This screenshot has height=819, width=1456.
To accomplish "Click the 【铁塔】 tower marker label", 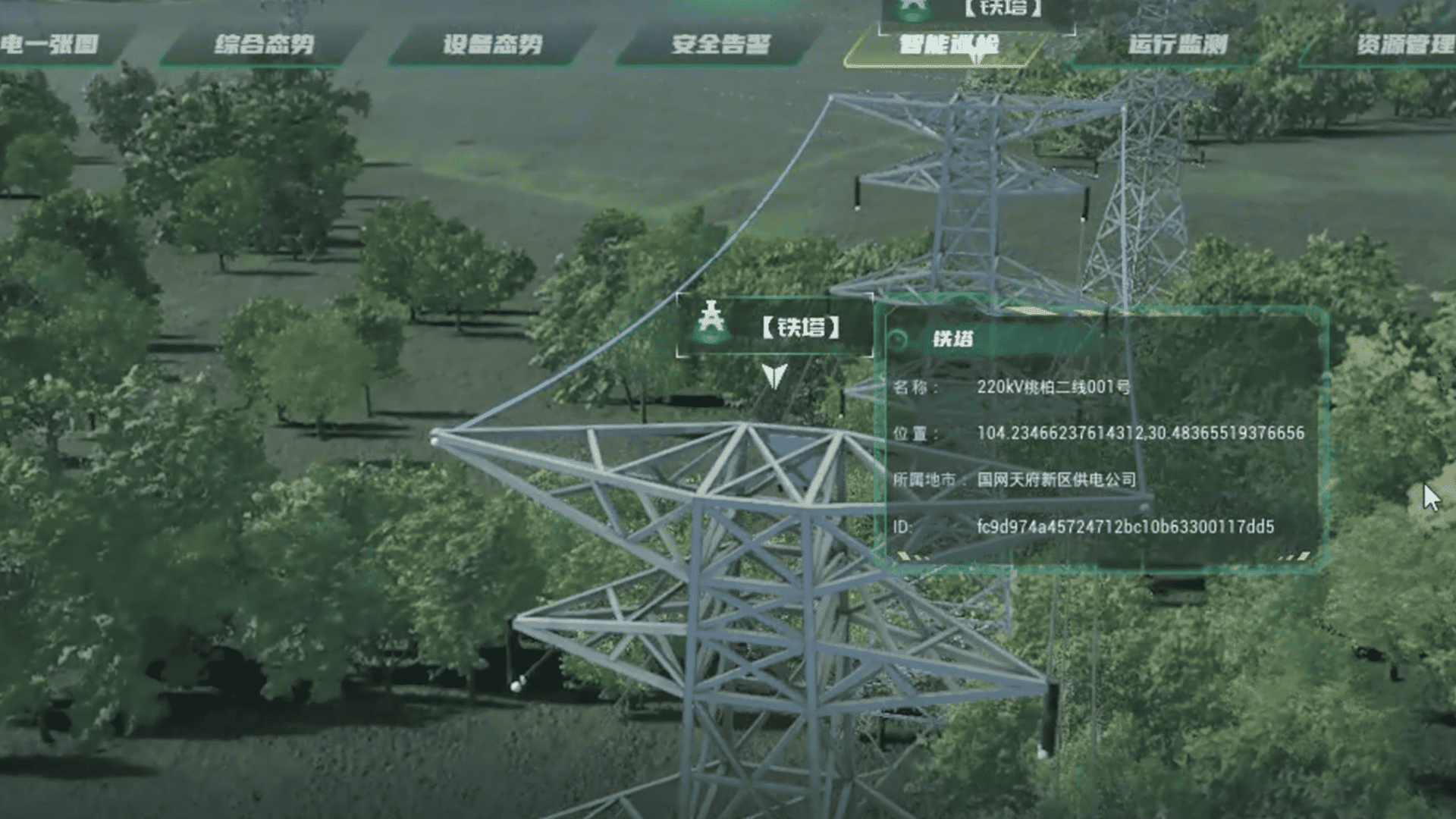I will 801,328.
